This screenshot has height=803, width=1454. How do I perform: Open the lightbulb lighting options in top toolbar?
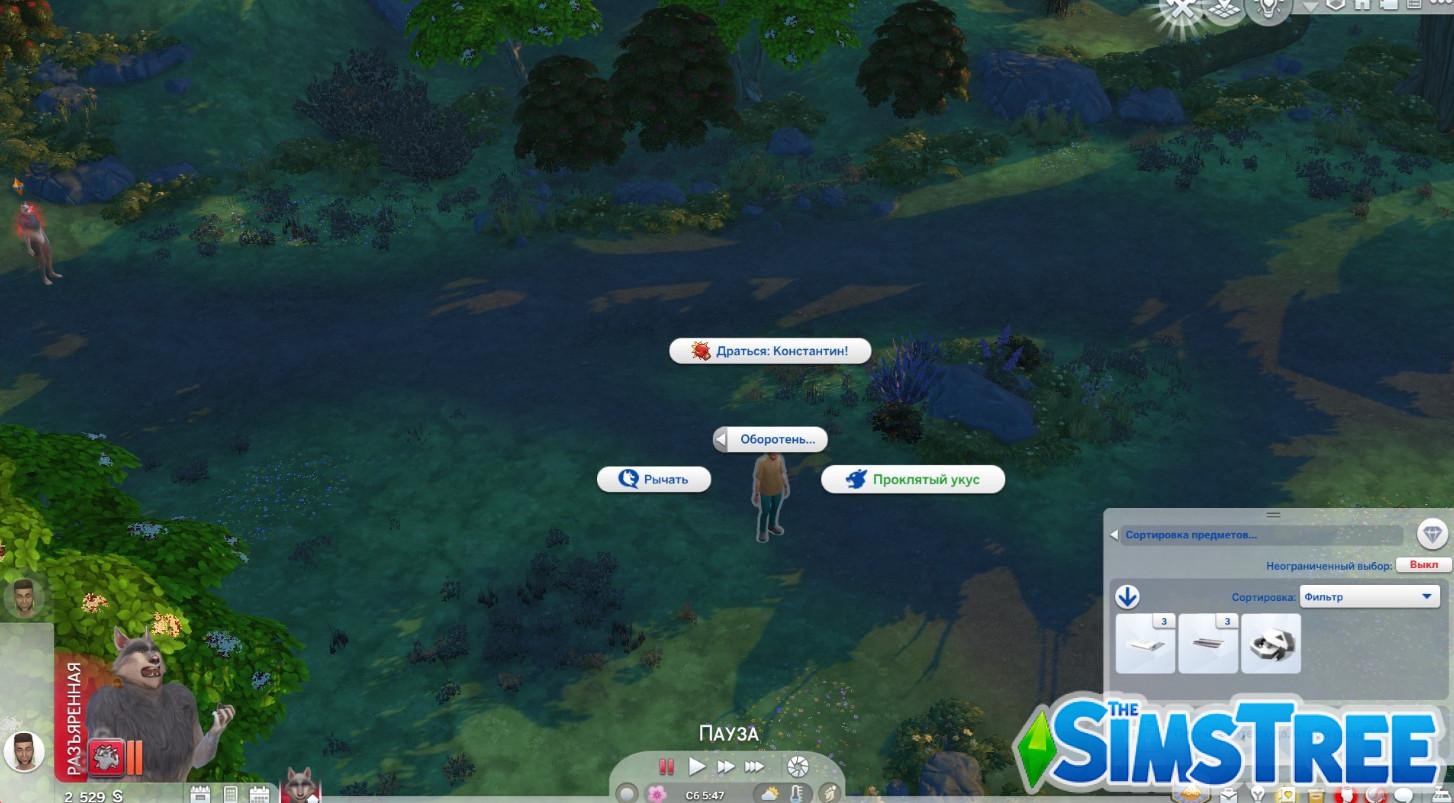(x=1267, y=9)
